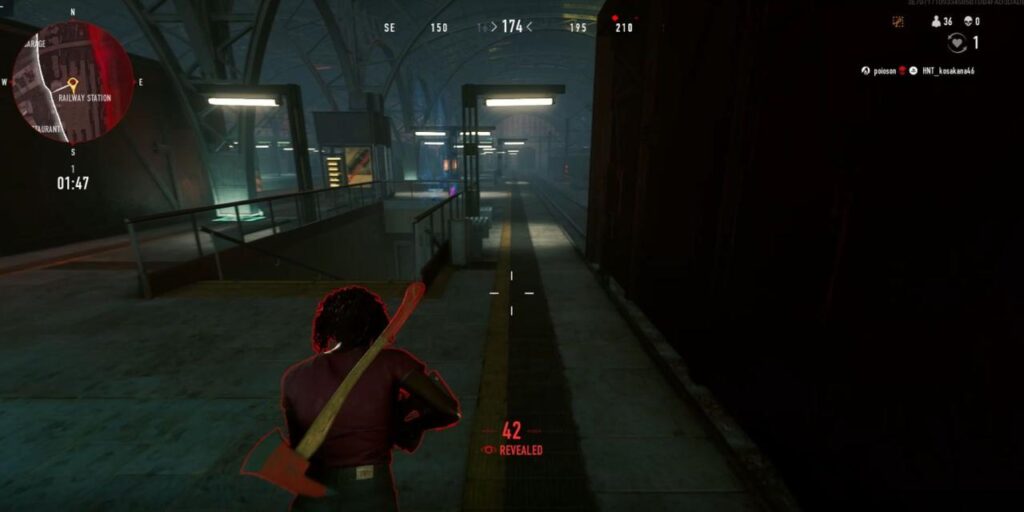Viewport: 1024px width, 512px height.
Task: Click the orange grid icon beside player count
Action: tap(898, 21)
